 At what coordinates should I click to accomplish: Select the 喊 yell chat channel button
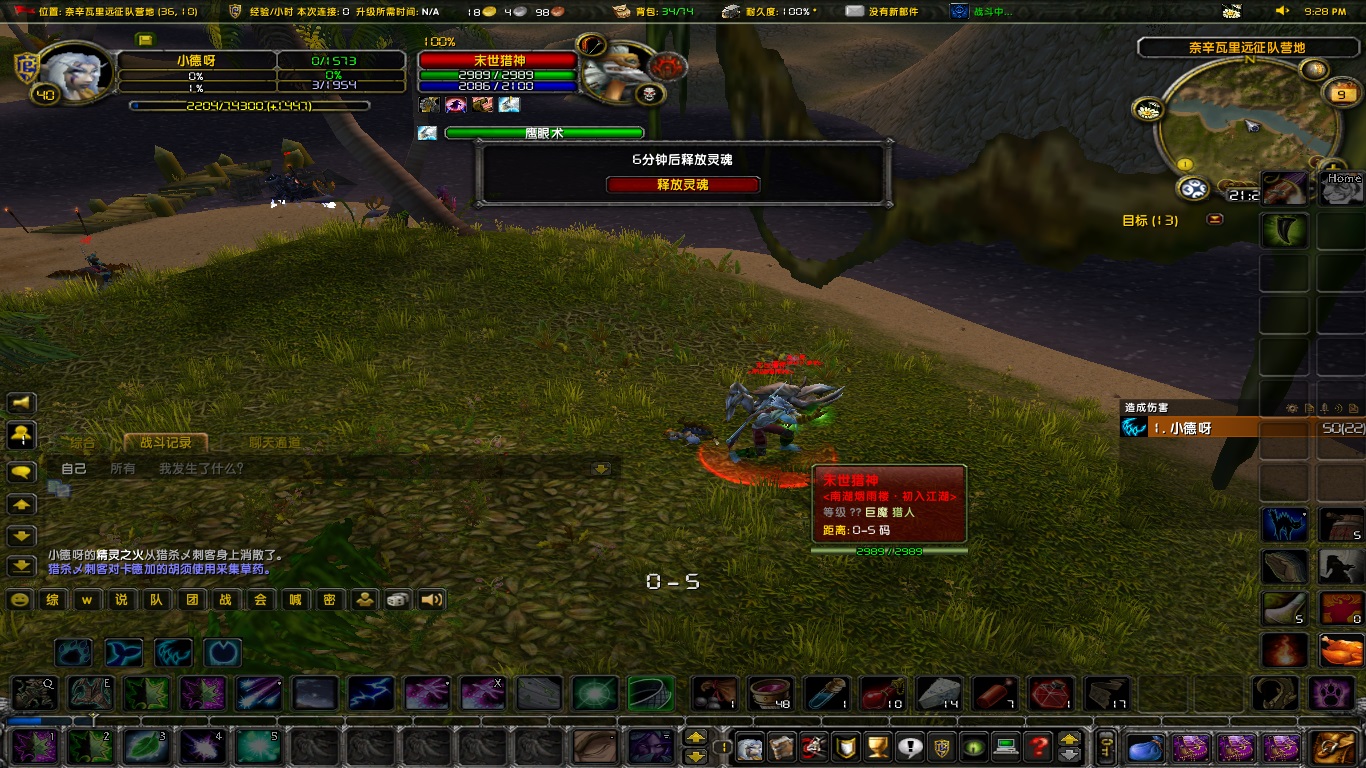click(295, 600)
